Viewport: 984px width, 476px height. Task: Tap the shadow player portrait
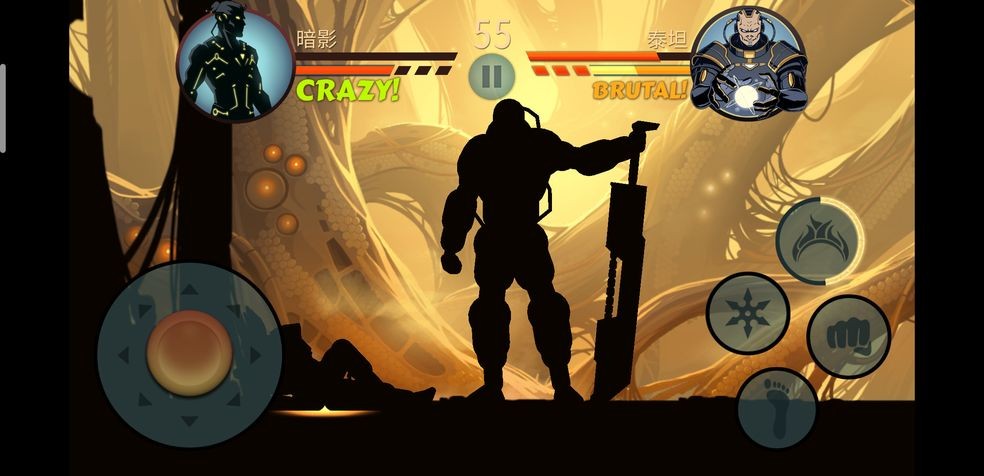pos(236,65)
